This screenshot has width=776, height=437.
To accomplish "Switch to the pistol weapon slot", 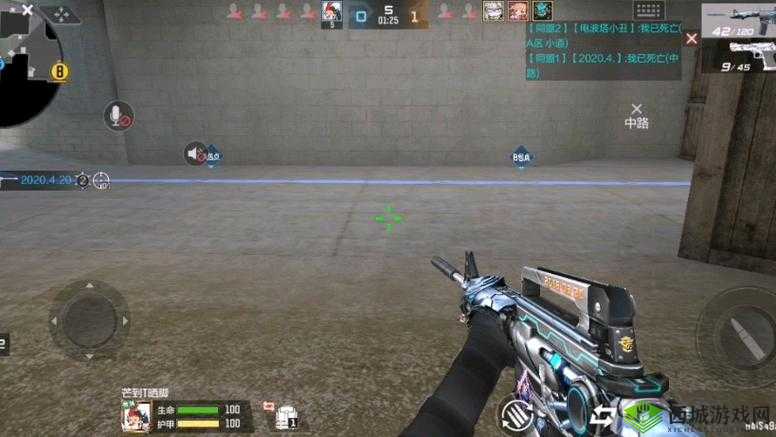I will [x=740, y=56].
